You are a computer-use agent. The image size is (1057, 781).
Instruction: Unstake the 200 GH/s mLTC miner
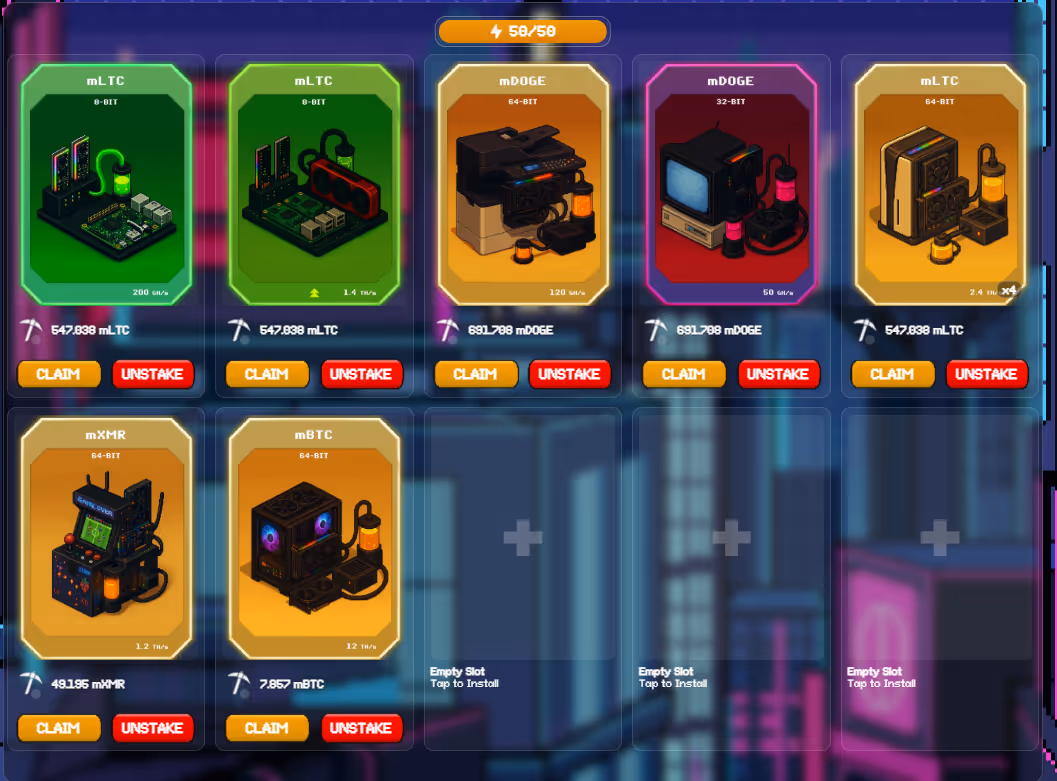pyautogui.click(x=152, y=374)
